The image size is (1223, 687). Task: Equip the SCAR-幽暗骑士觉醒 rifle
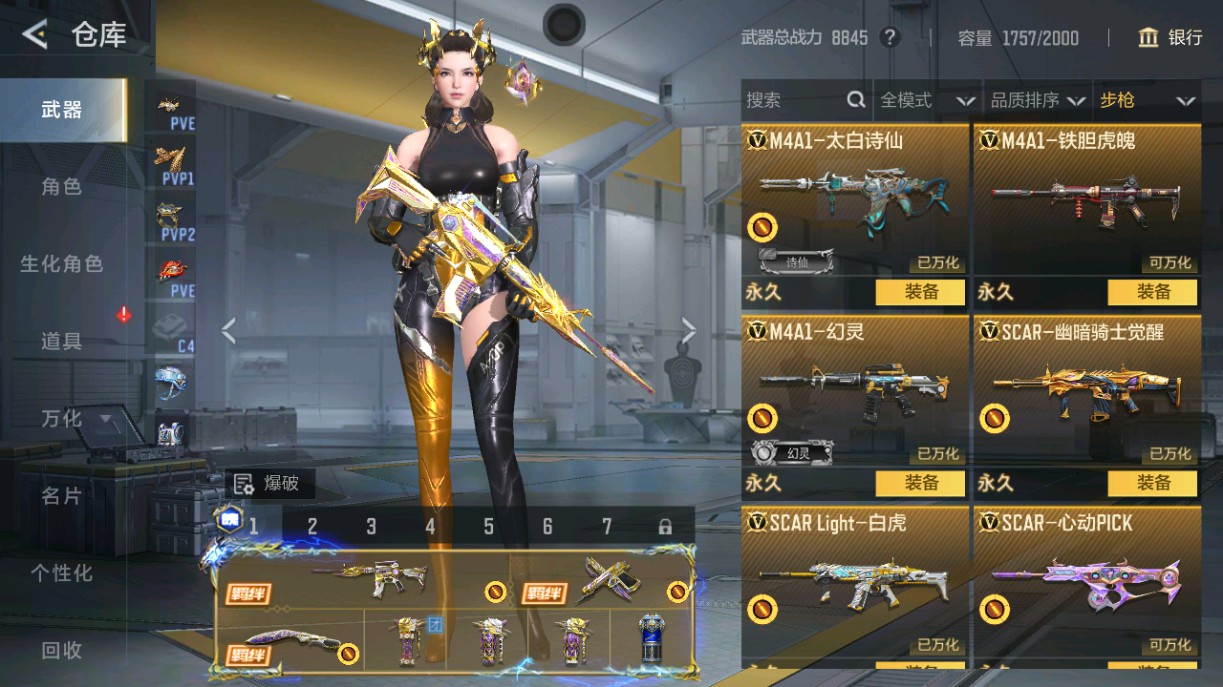(1152, 483)
